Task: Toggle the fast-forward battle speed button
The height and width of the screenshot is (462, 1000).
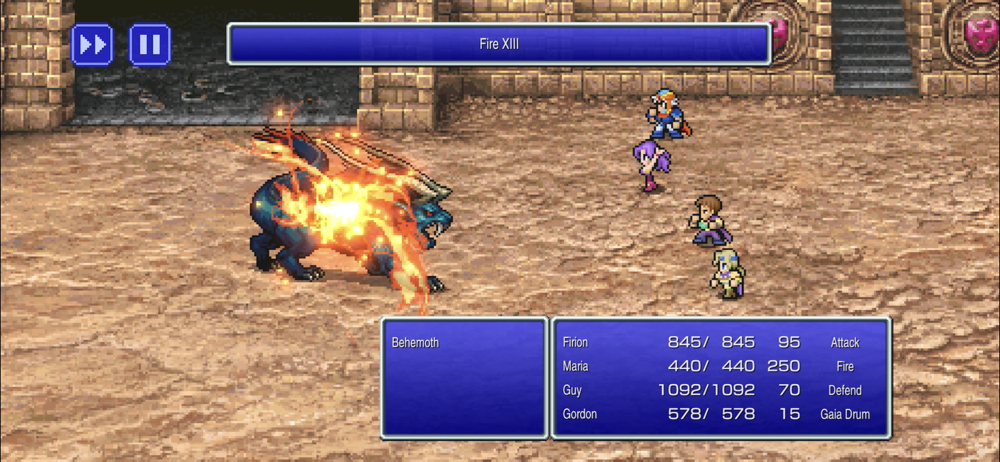Action: (x=92, y=45)
